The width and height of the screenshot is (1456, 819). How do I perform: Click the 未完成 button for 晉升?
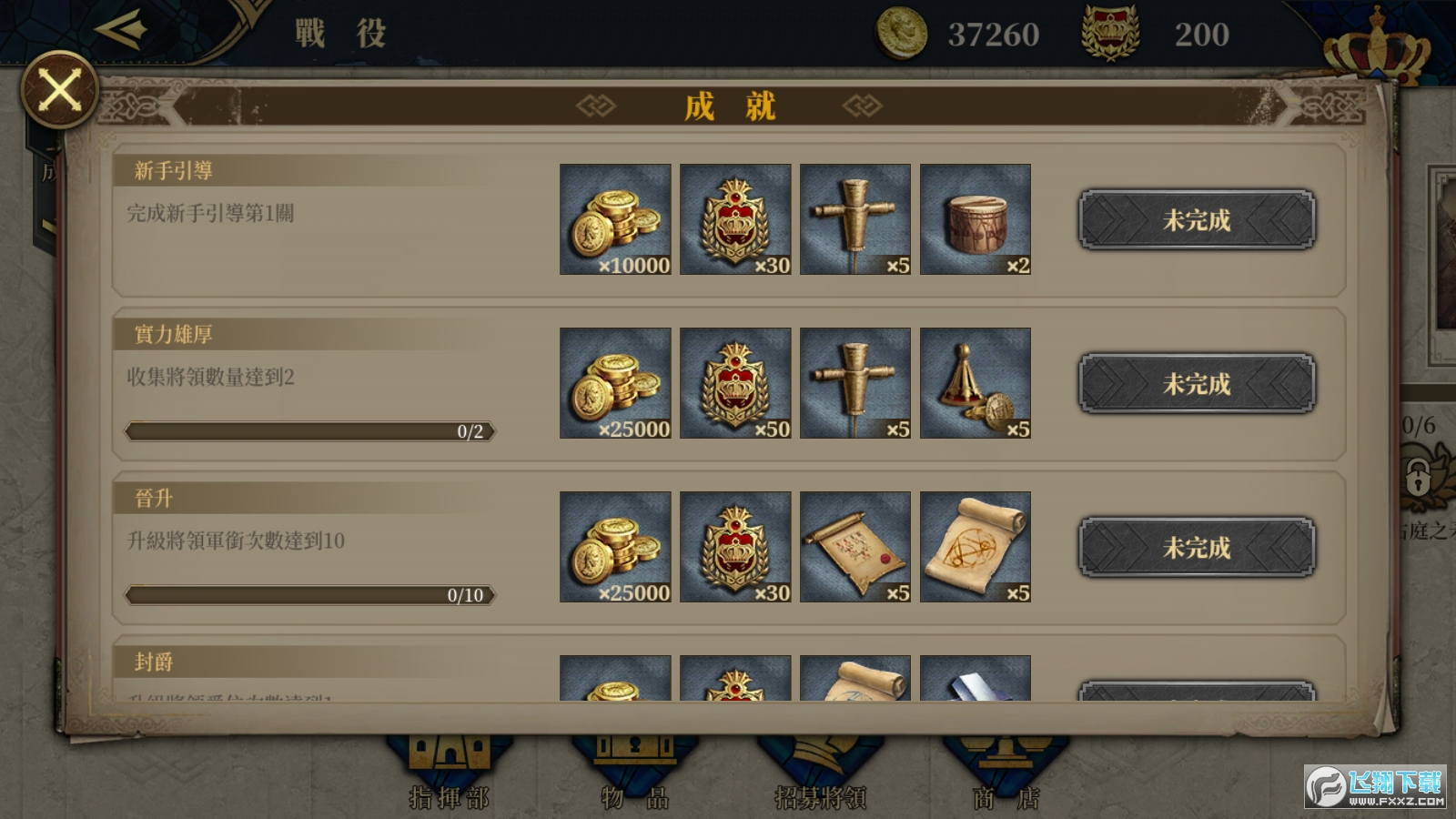(x=1196, y=547)
